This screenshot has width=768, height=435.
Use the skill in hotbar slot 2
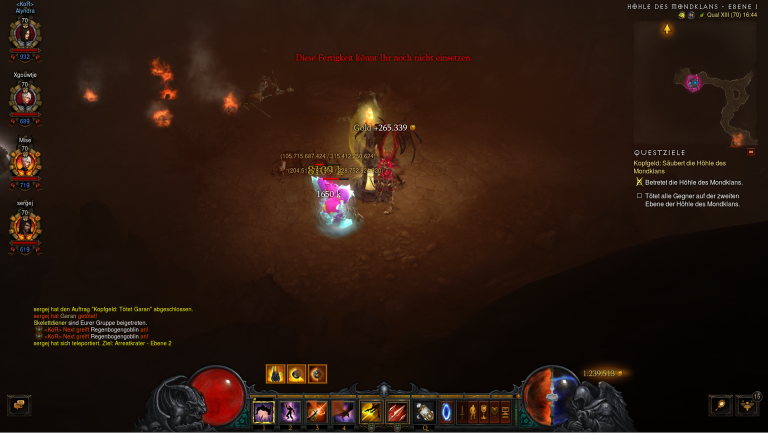[291, 411]
